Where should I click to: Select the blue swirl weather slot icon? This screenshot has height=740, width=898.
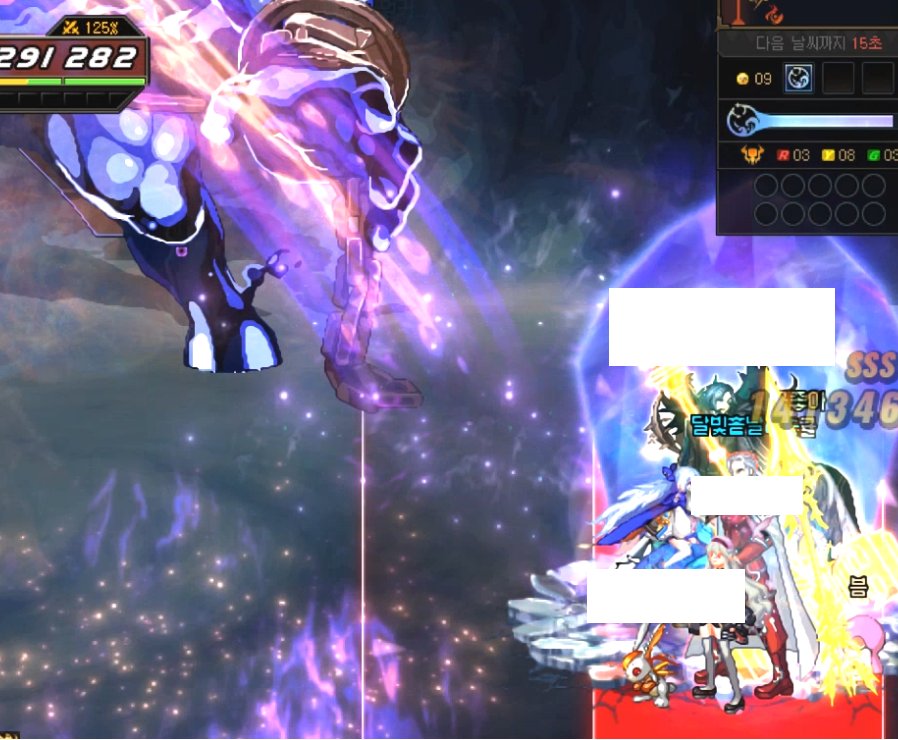(798, 78)
